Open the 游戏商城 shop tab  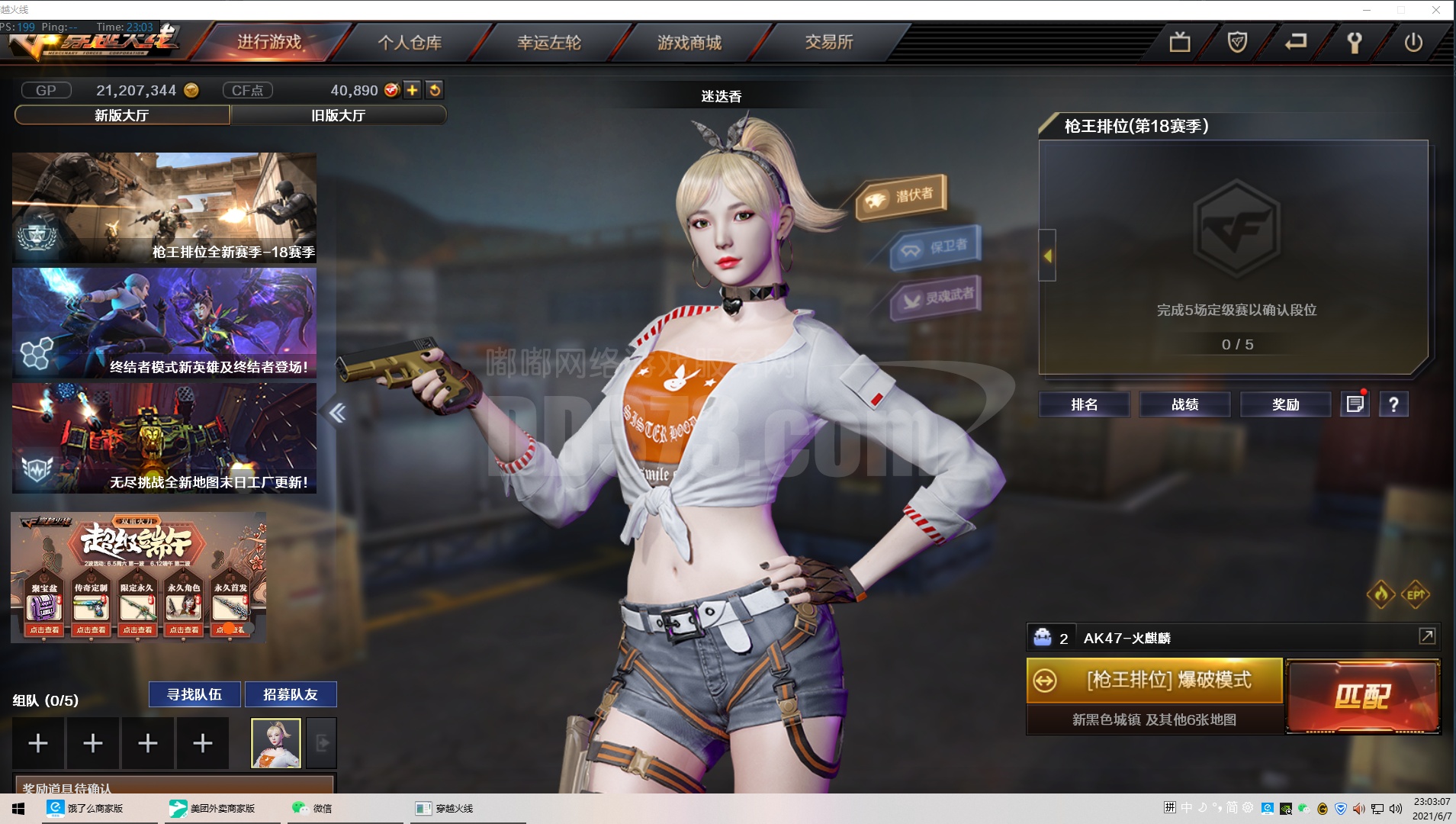point(689,43)
